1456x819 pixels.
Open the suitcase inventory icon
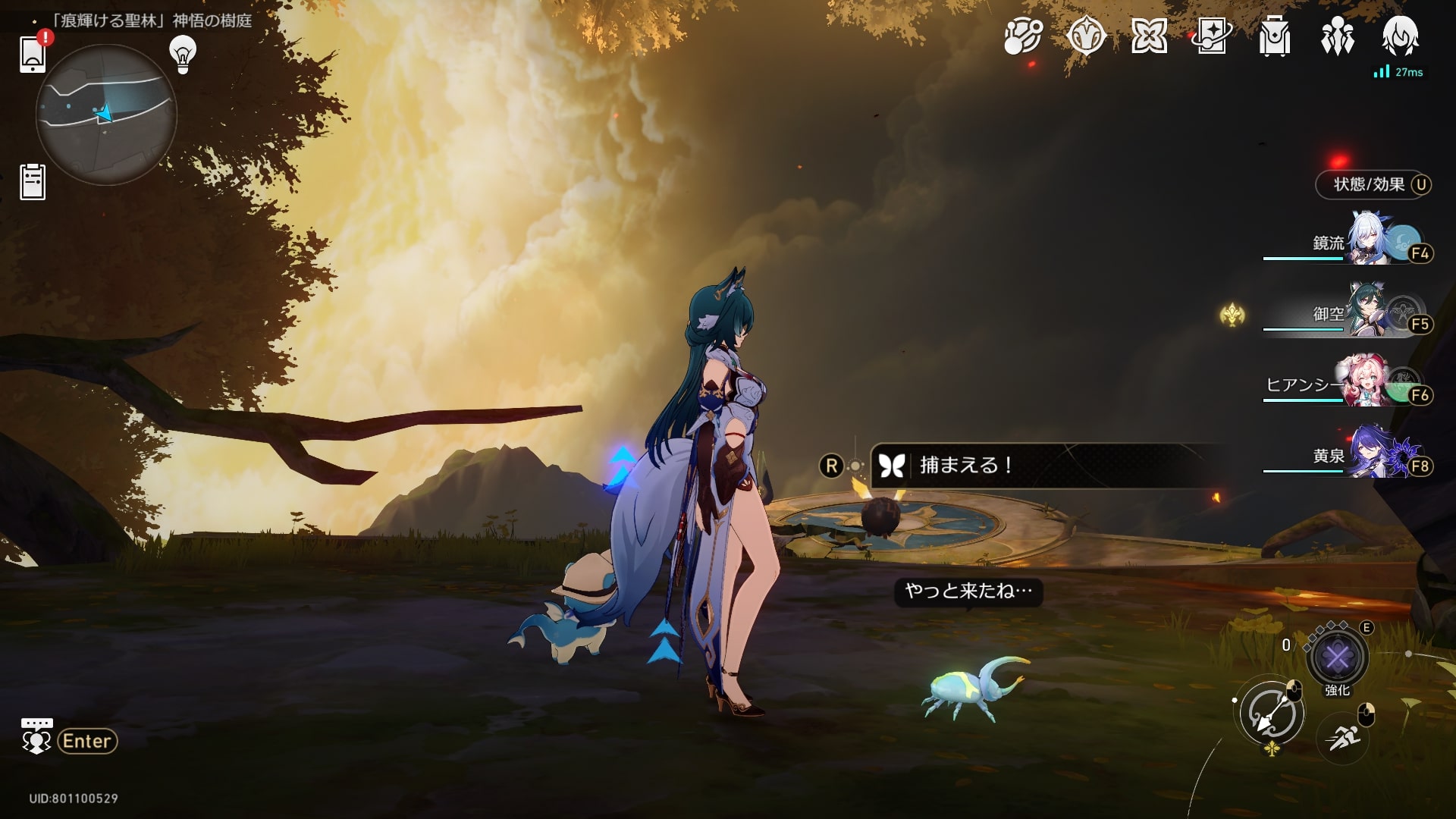1274,36
